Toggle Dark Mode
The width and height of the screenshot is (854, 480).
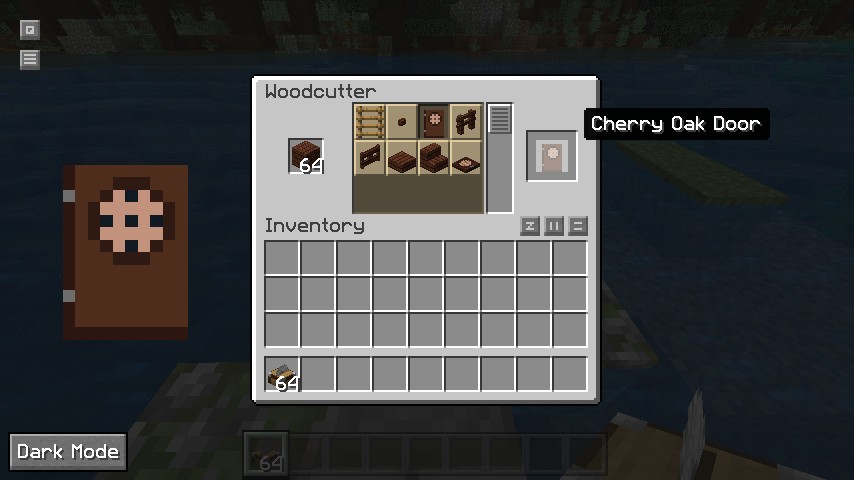(x=68, y=452)
